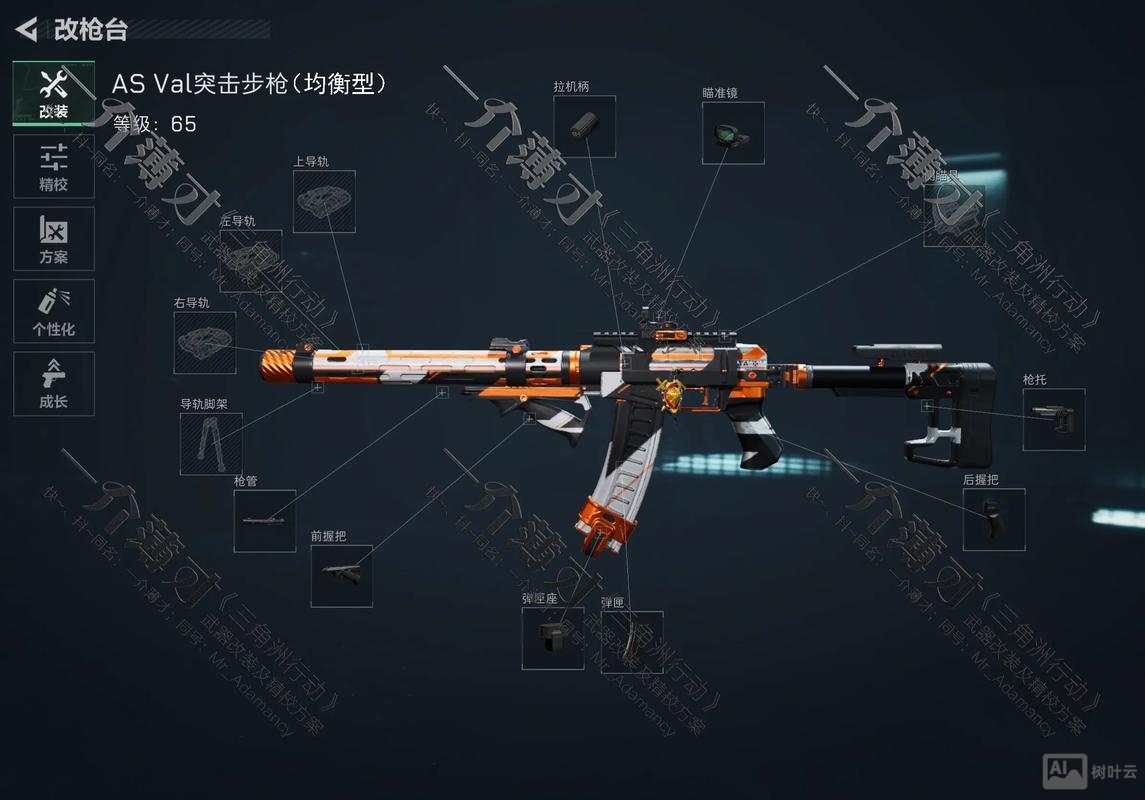Select the 瞄准镜 optic slot

click(x=733, y=133)
